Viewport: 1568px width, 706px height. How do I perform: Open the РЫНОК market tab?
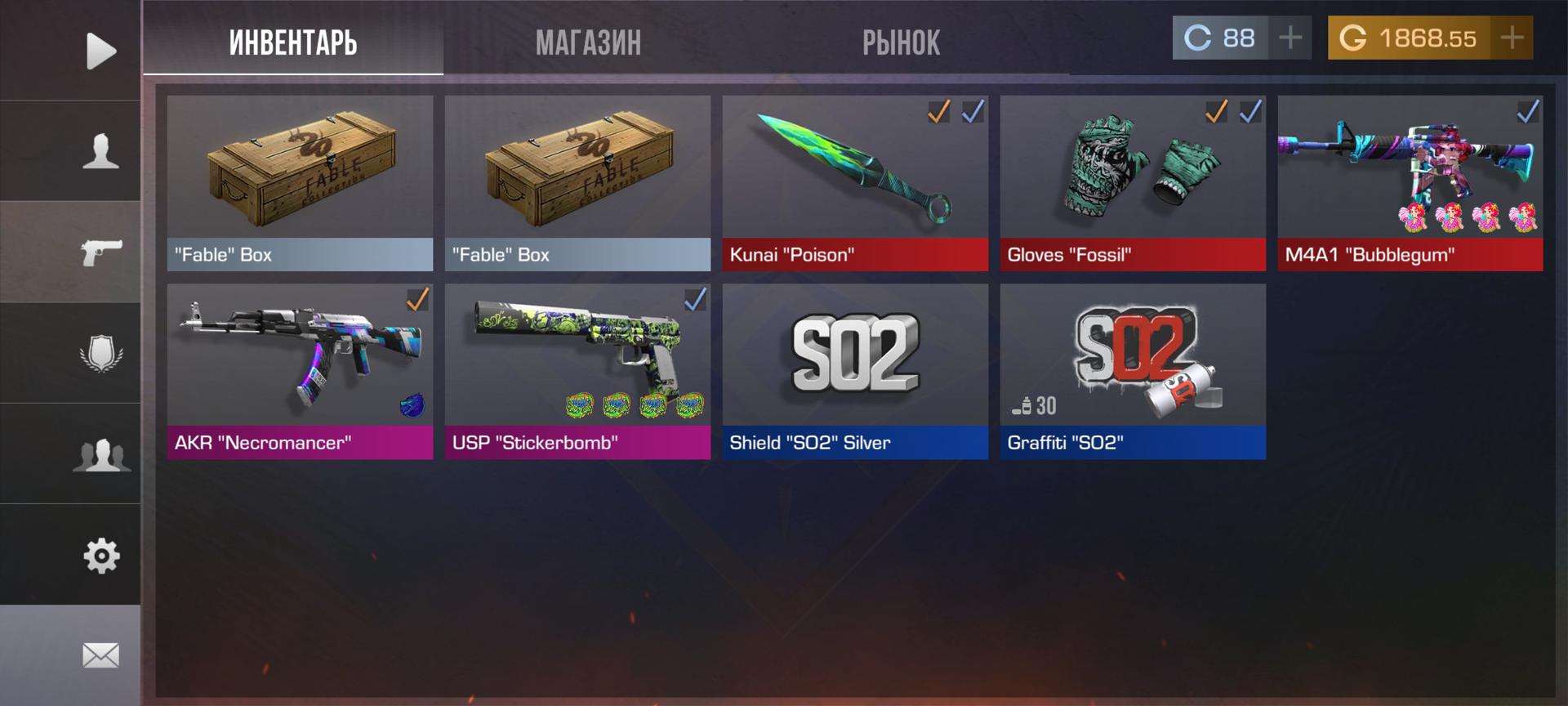tap(901, 42)
